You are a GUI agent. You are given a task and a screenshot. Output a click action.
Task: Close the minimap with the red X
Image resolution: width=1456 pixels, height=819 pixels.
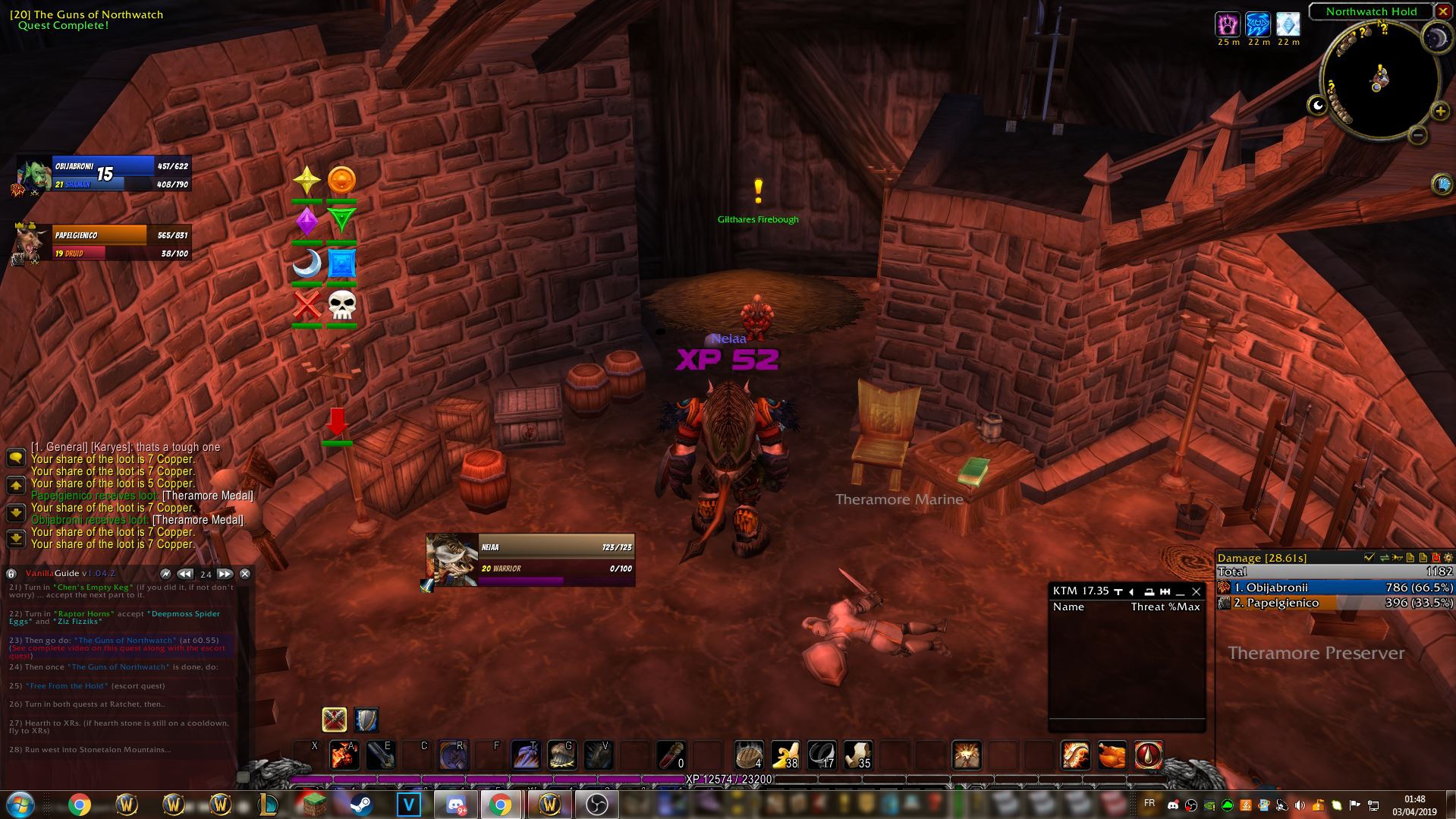(1442, 11)
